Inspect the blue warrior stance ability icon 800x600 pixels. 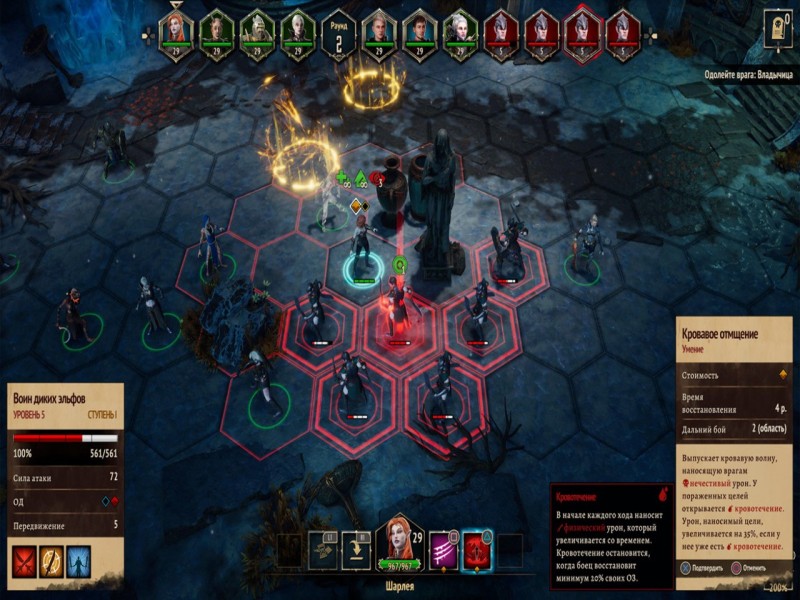pyautogui.click(x=78, y=561)
